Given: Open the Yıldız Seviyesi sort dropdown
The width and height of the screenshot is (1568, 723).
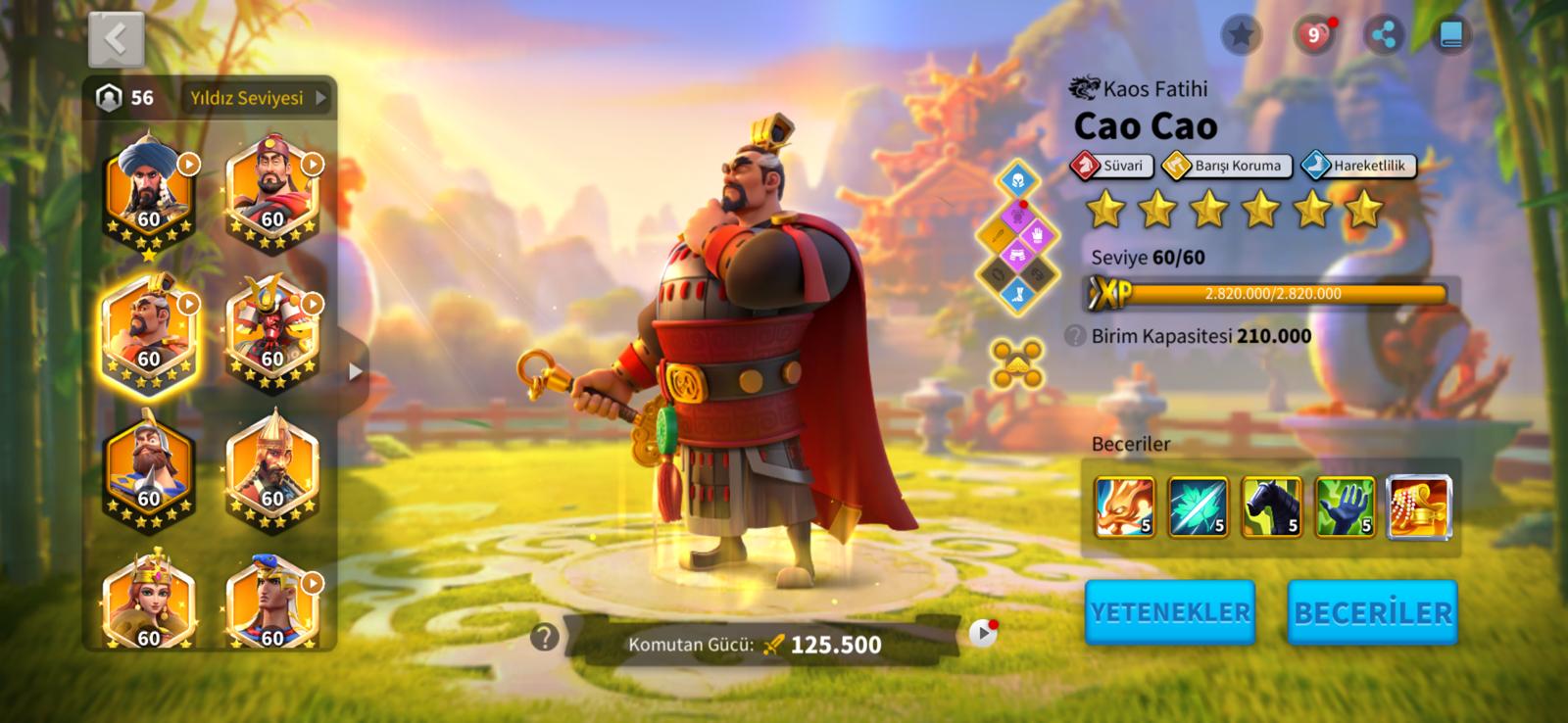Looking at the screenshot, I should point(257,98).
